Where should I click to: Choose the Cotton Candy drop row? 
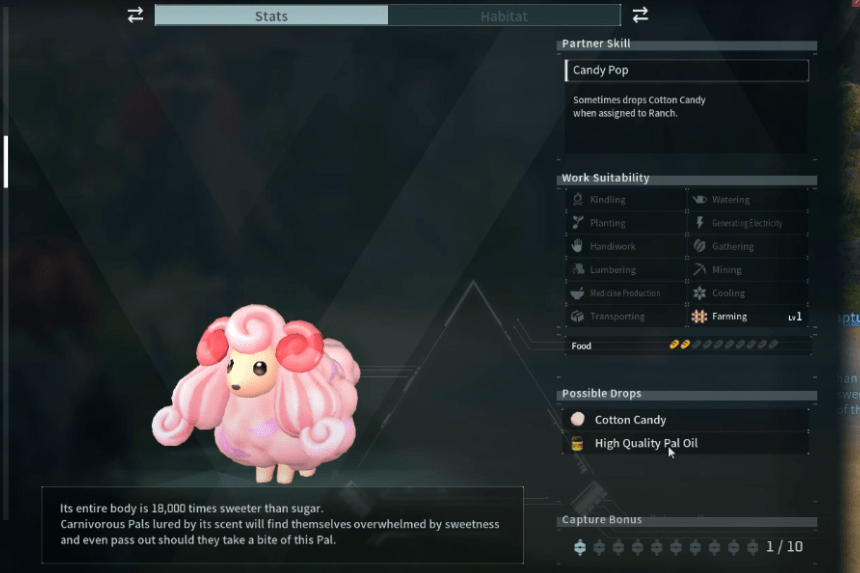click(x=685, y=420)
